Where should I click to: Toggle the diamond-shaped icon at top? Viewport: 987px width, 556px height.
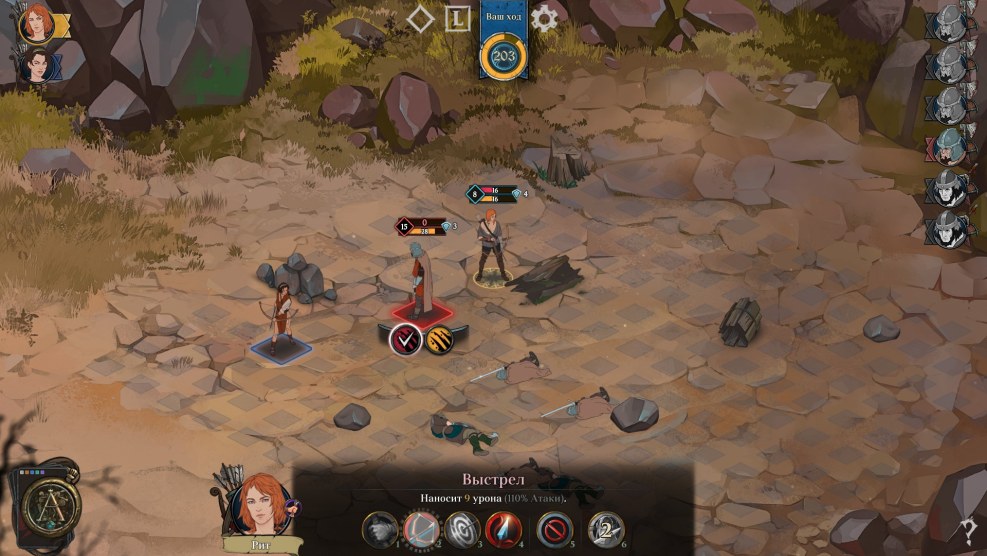point(421,18)
